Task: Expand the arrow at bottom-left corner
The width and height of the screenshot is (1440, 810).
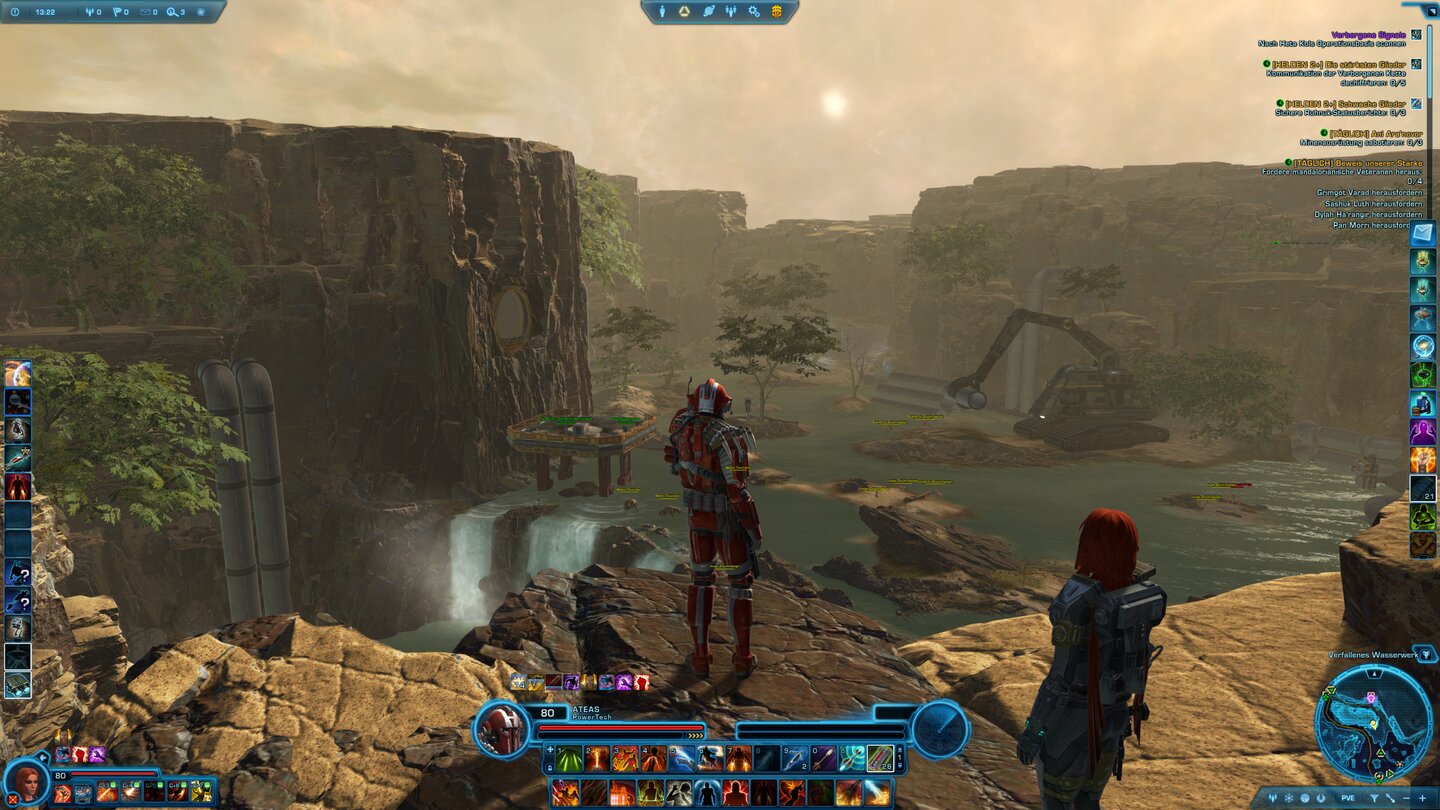Action: coord(45,757)
